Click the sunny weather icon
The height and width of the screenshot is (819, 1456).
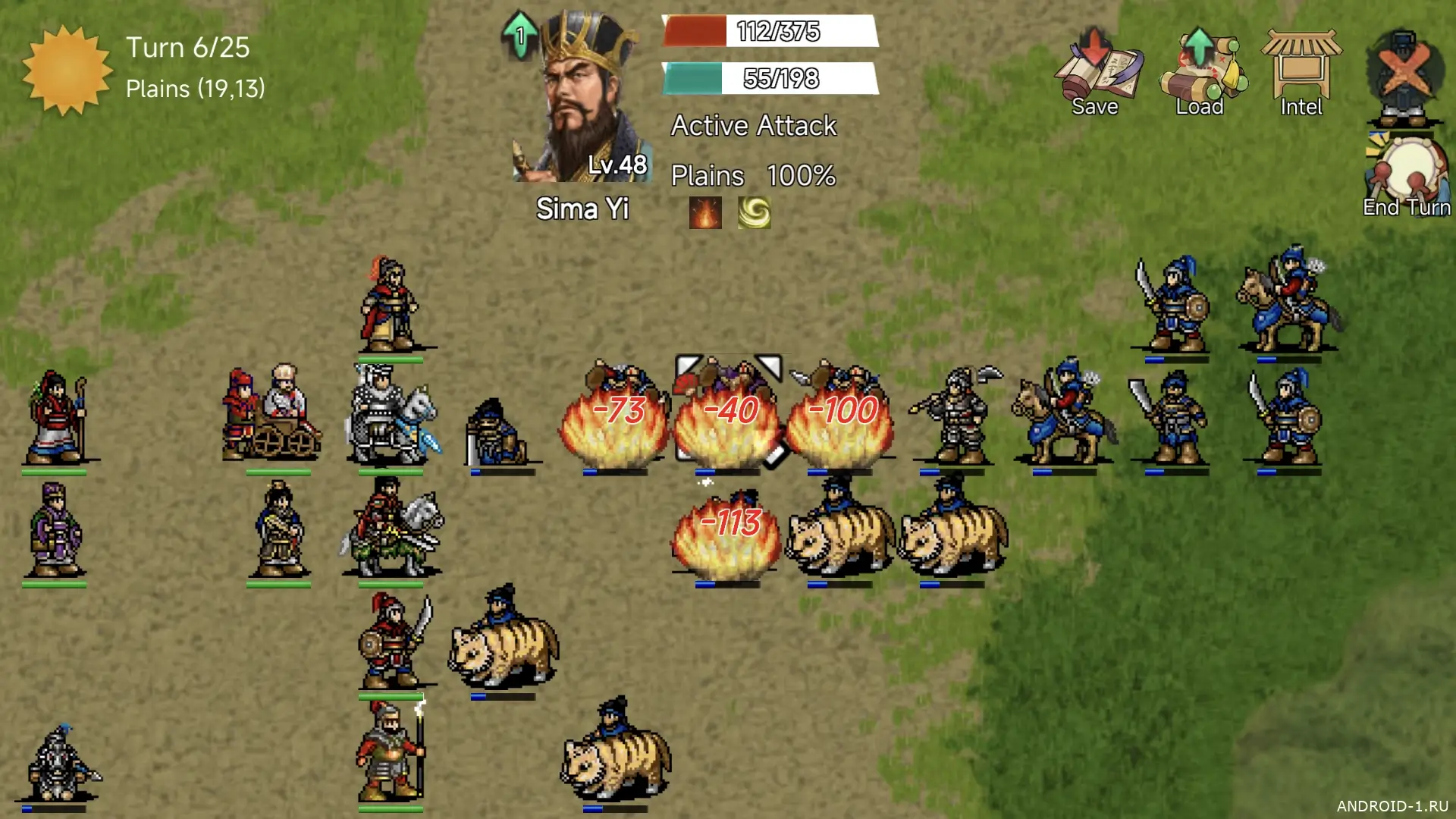point(67,70)
